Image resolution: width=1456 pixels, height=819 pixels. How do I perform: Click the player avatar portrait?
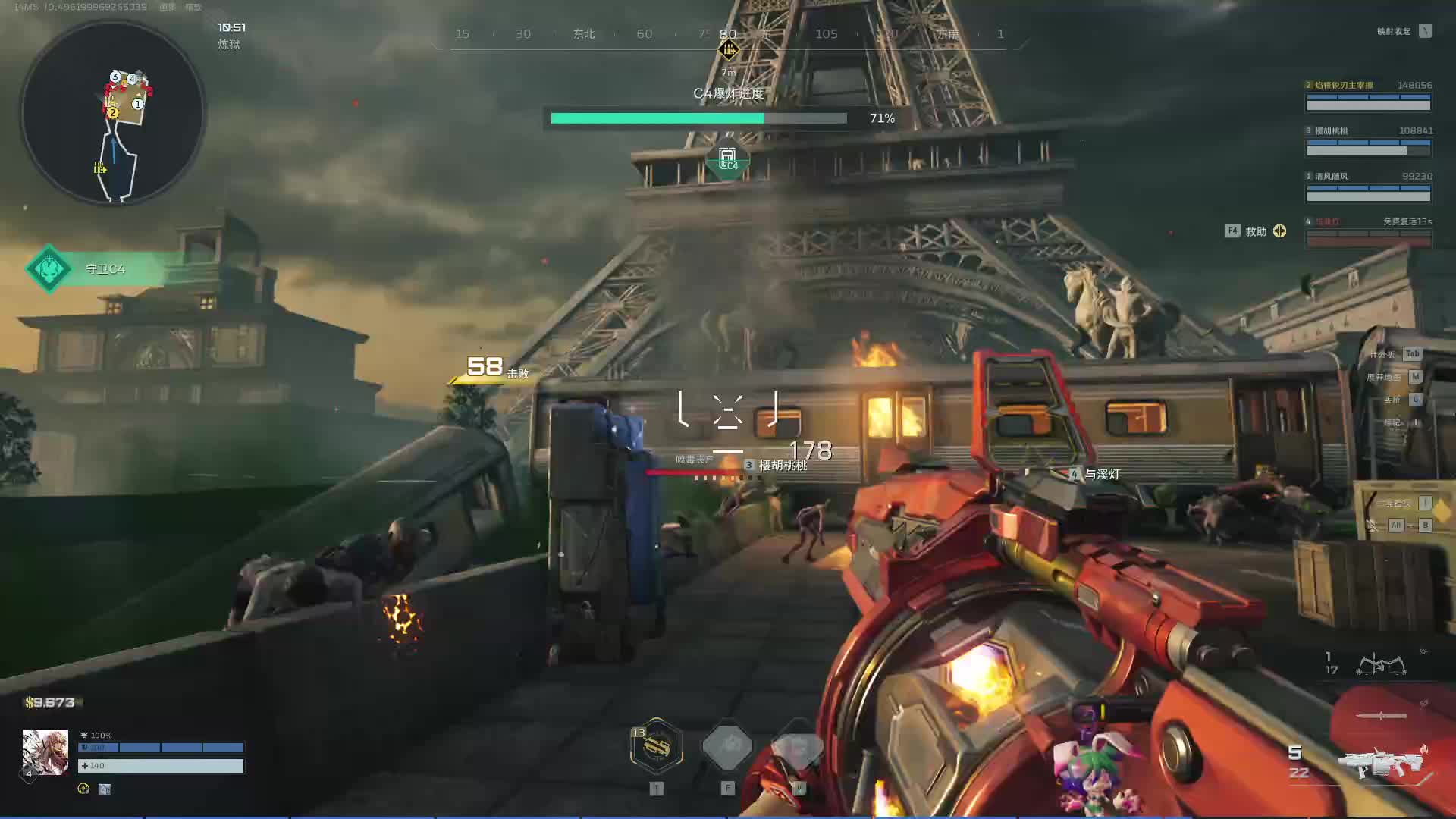point(45,752)
